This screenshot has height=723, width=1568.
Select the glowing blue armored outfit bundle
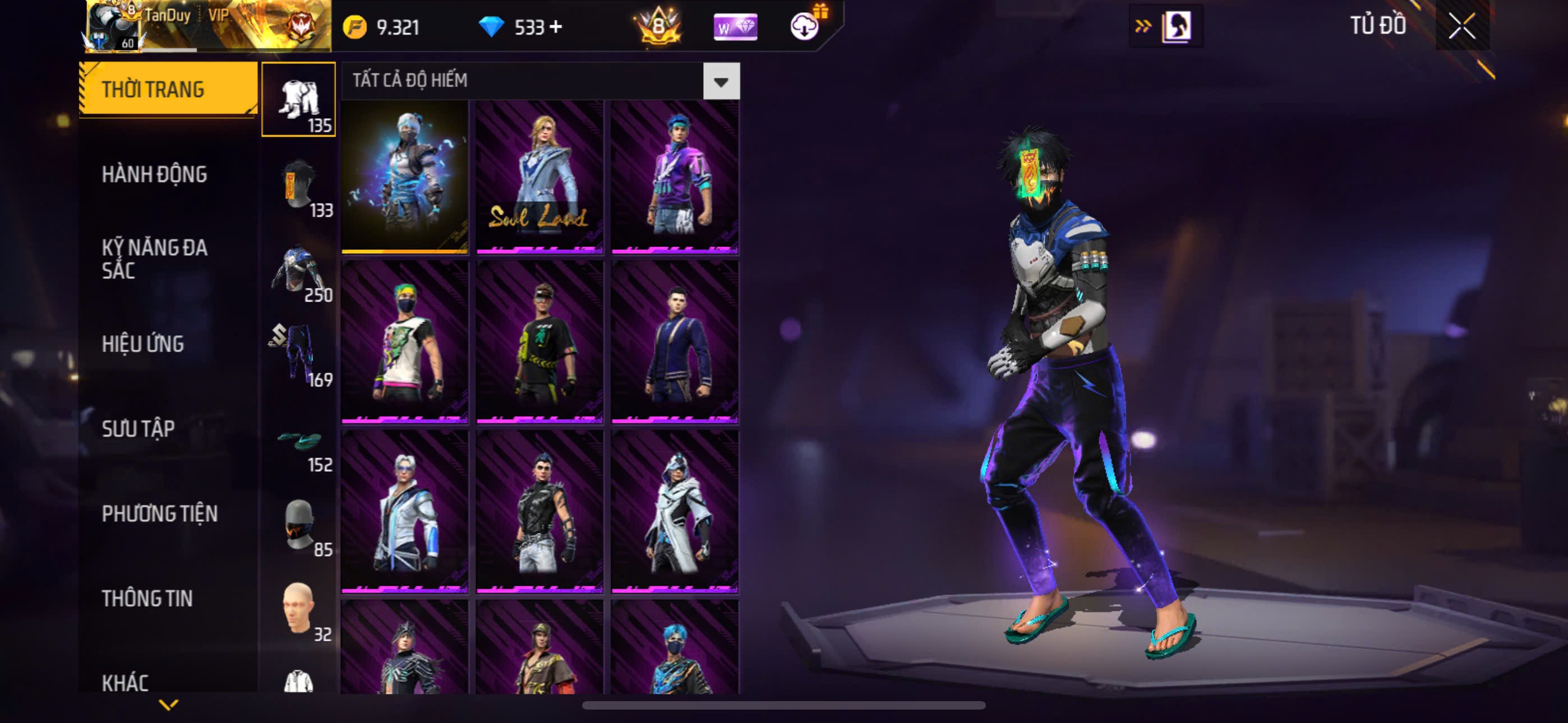[405, 177]
